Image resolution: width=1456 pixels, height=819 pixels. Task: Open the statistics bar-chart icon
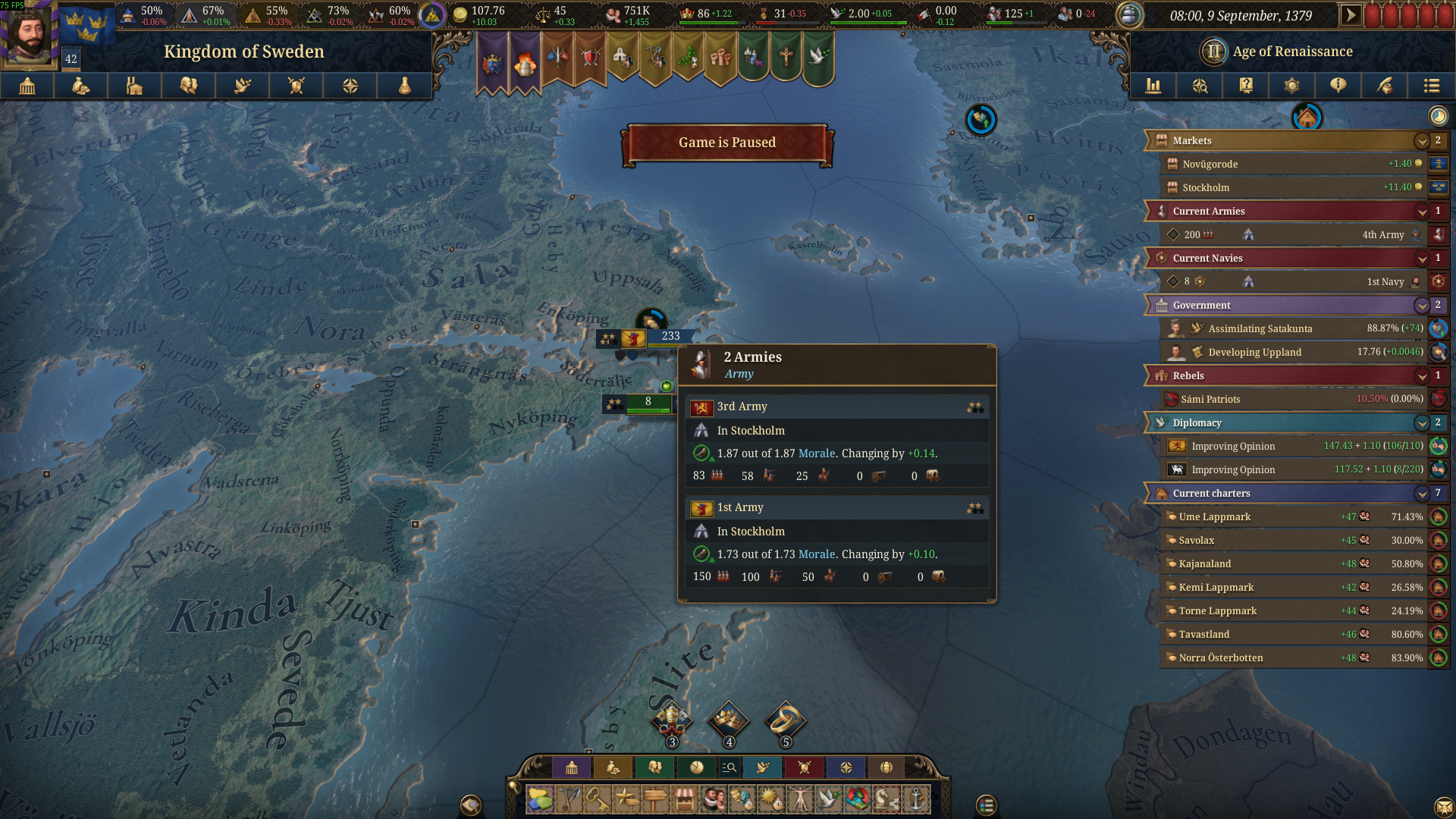pos(1153,86)
